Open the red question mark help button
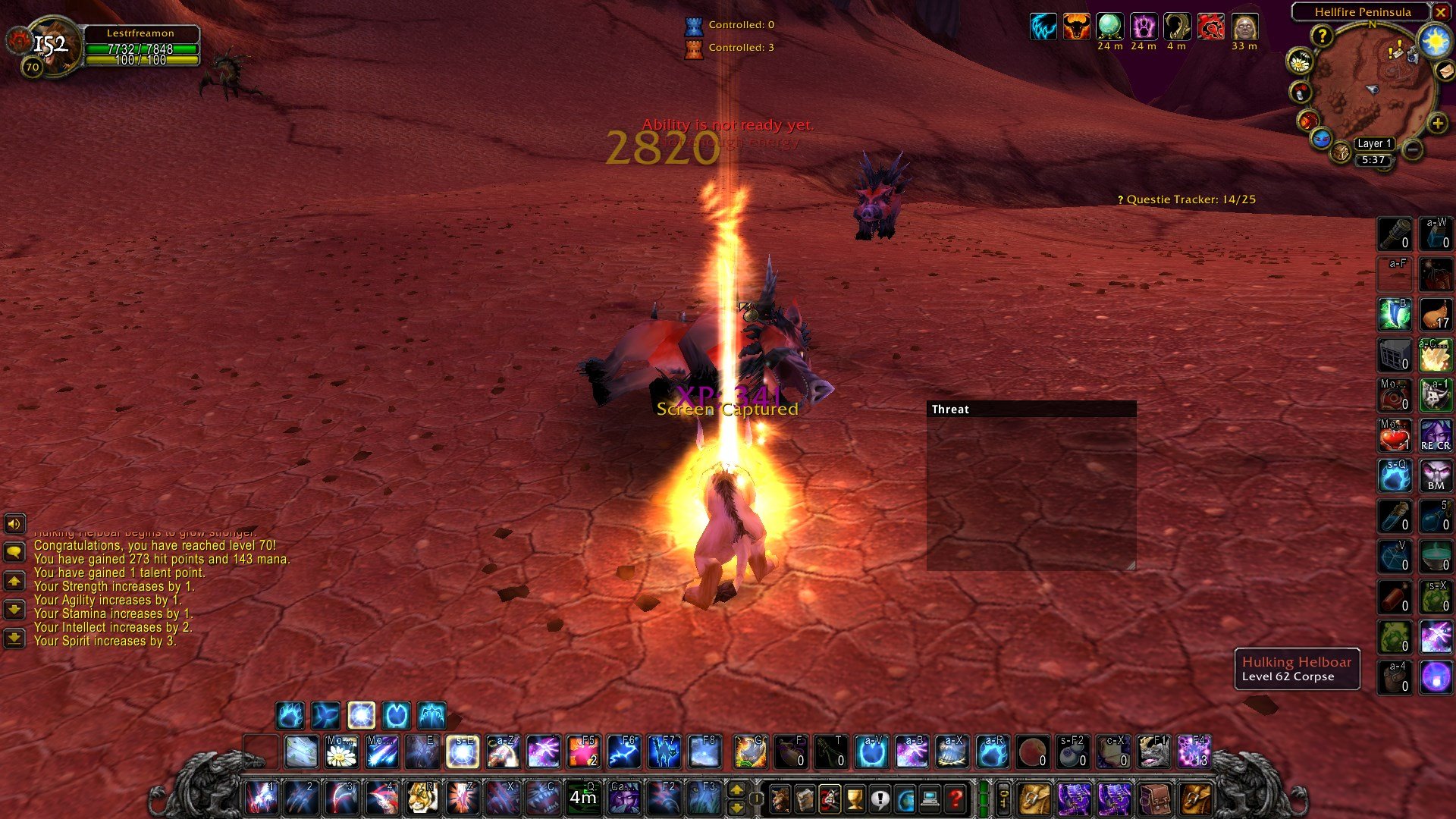This screenshot has height=819, width=1456. 956,799
